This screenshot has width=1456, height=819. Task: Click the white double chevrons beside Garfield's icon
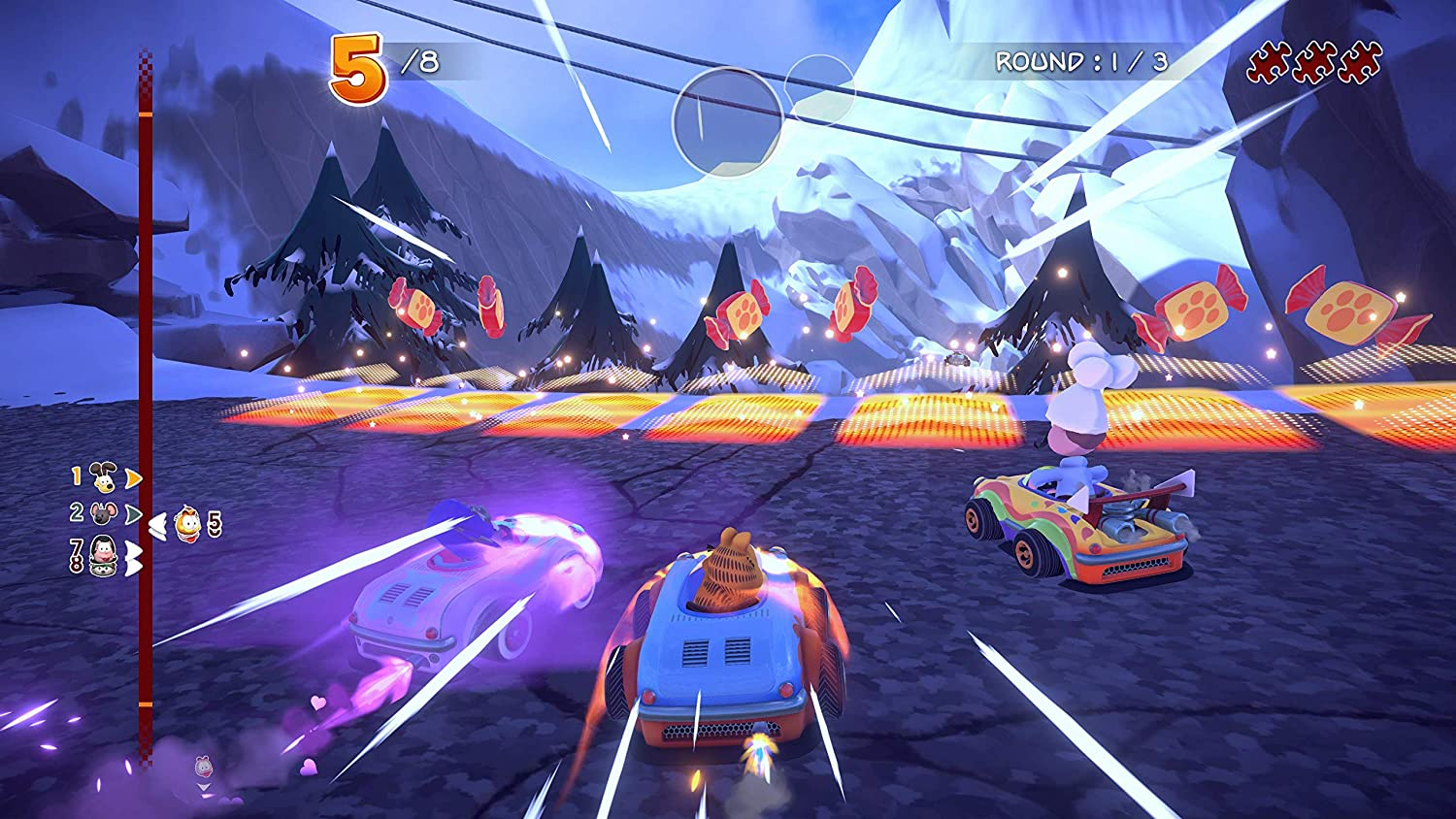pyautogui.click(x=157, y=527)
